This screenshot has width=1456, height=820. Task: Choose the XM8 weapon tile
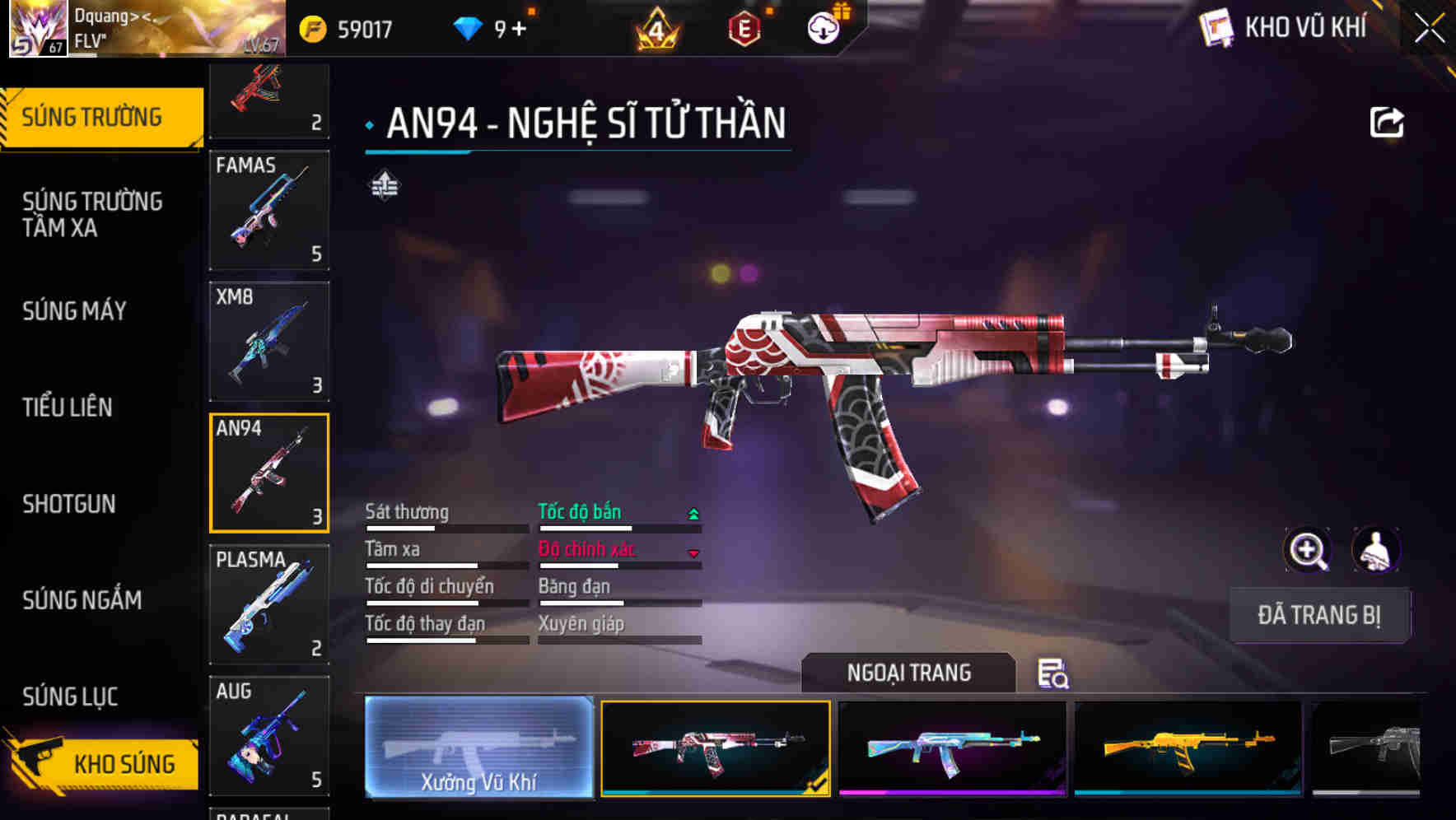(269, 342)
